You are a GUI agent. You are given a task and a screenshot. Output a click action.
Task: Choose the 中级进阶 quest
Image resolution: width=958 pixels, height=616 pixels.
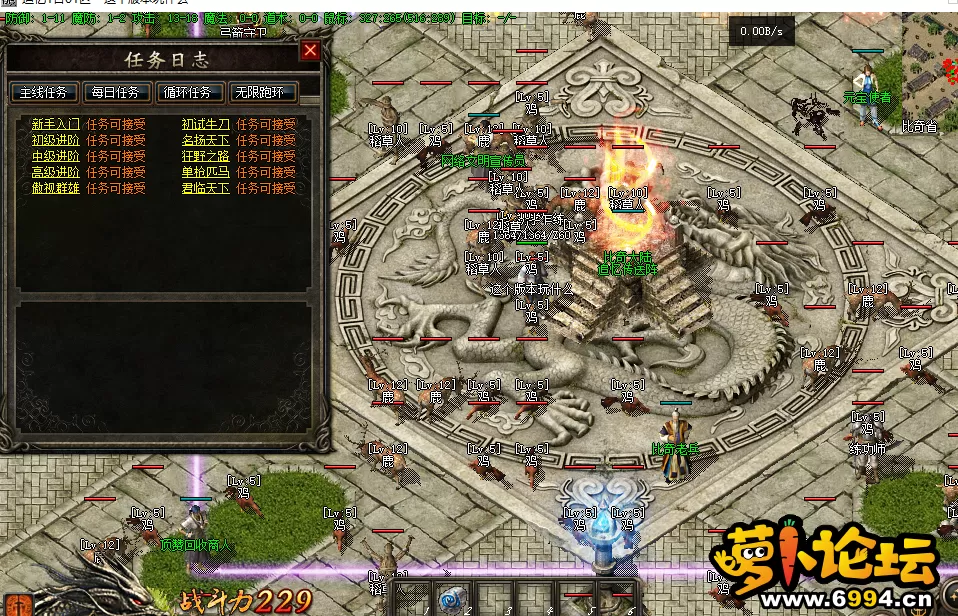coord(55,157)
